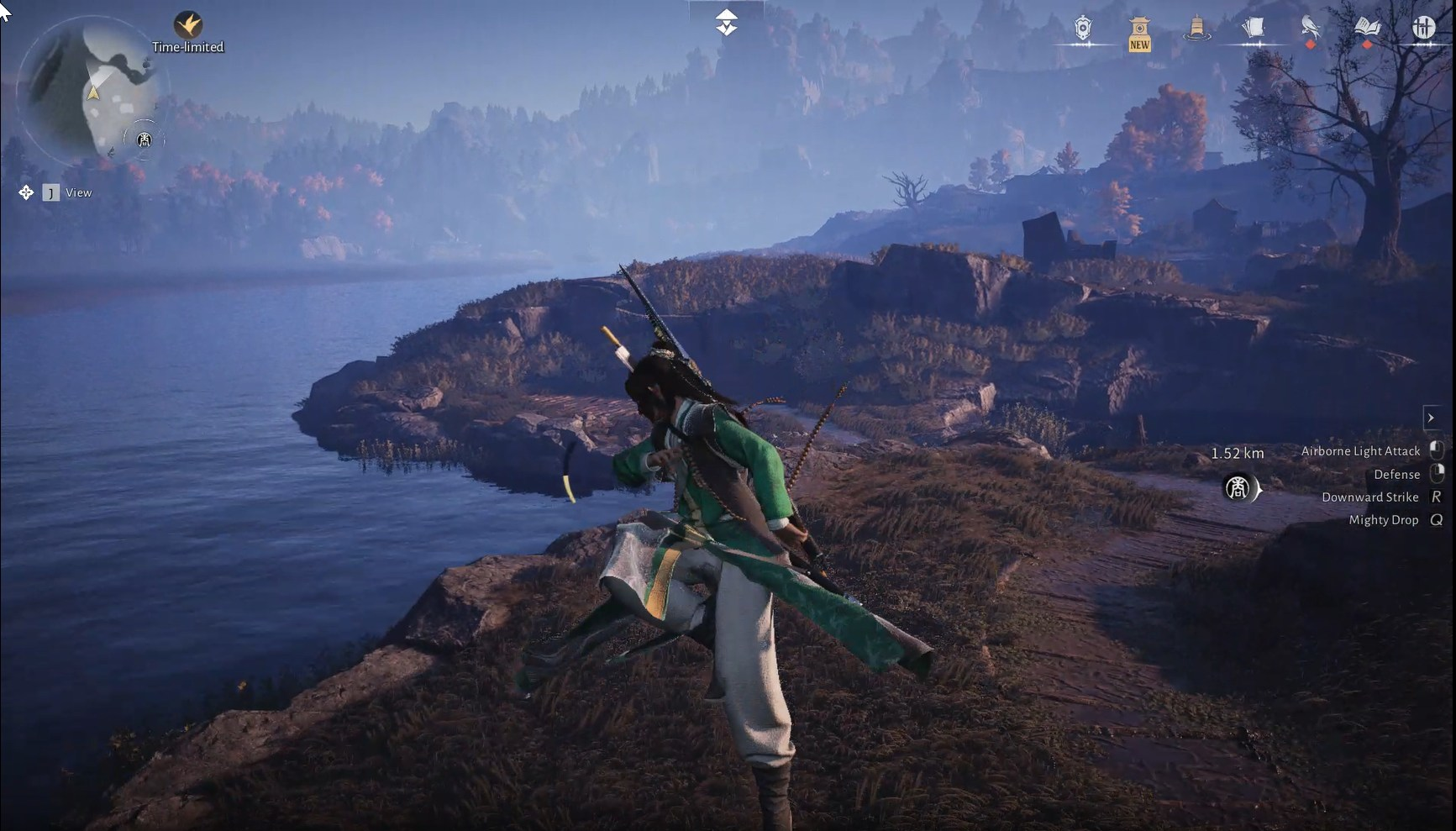This screenshot has height=831, width=1456.
Task: Click the small arrow toggle above the skill list
Action: coord(1431,418)
